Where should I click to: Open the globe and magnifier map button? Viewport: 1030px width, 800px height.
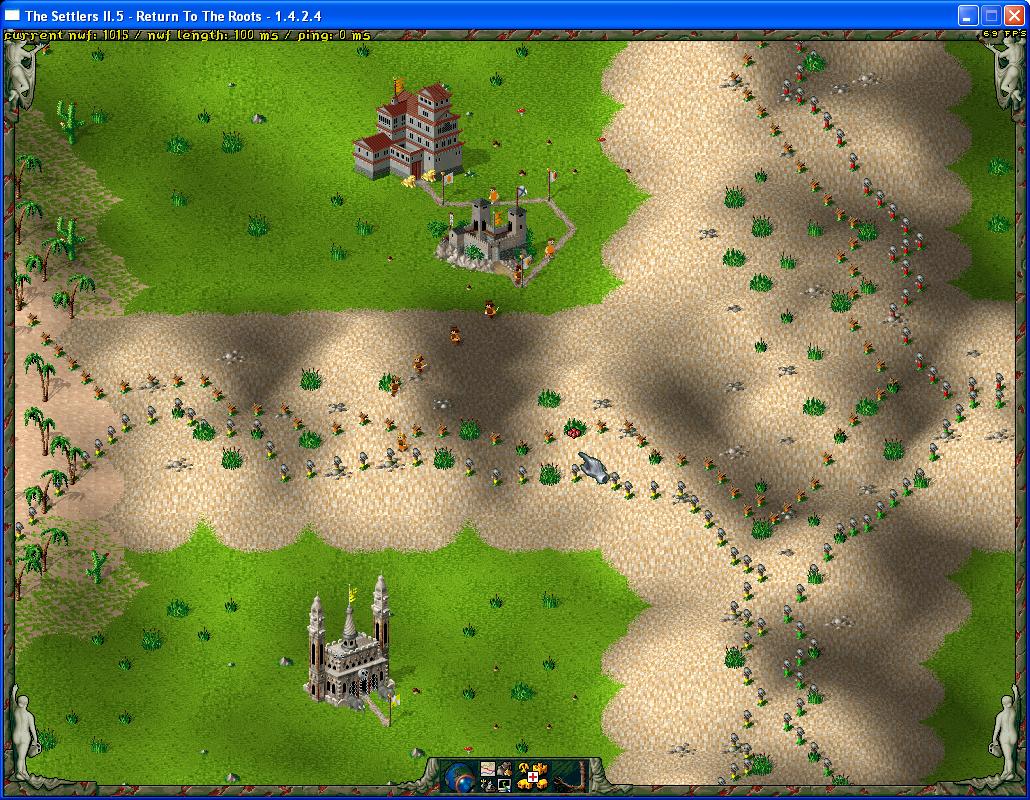[x=458, y=777]
